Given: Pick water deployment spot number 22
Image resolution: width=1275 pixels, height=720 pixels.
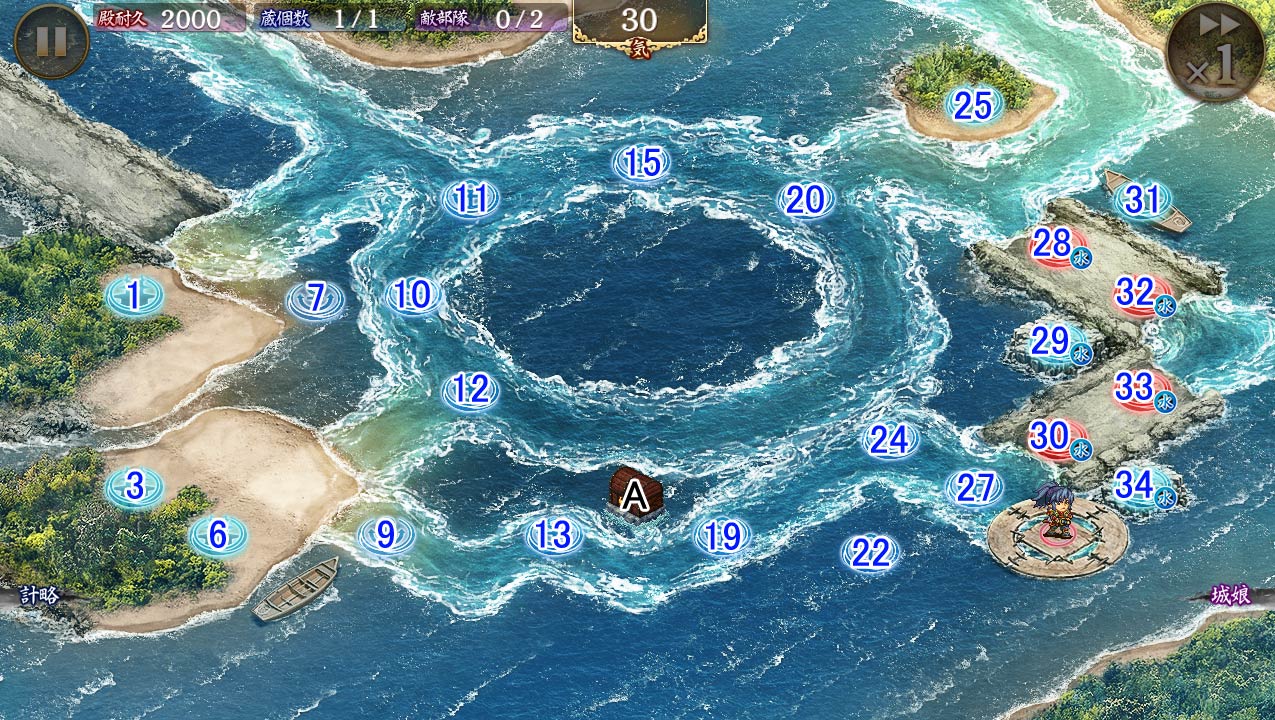Looking at the screenshot, I should click(870, 553).
